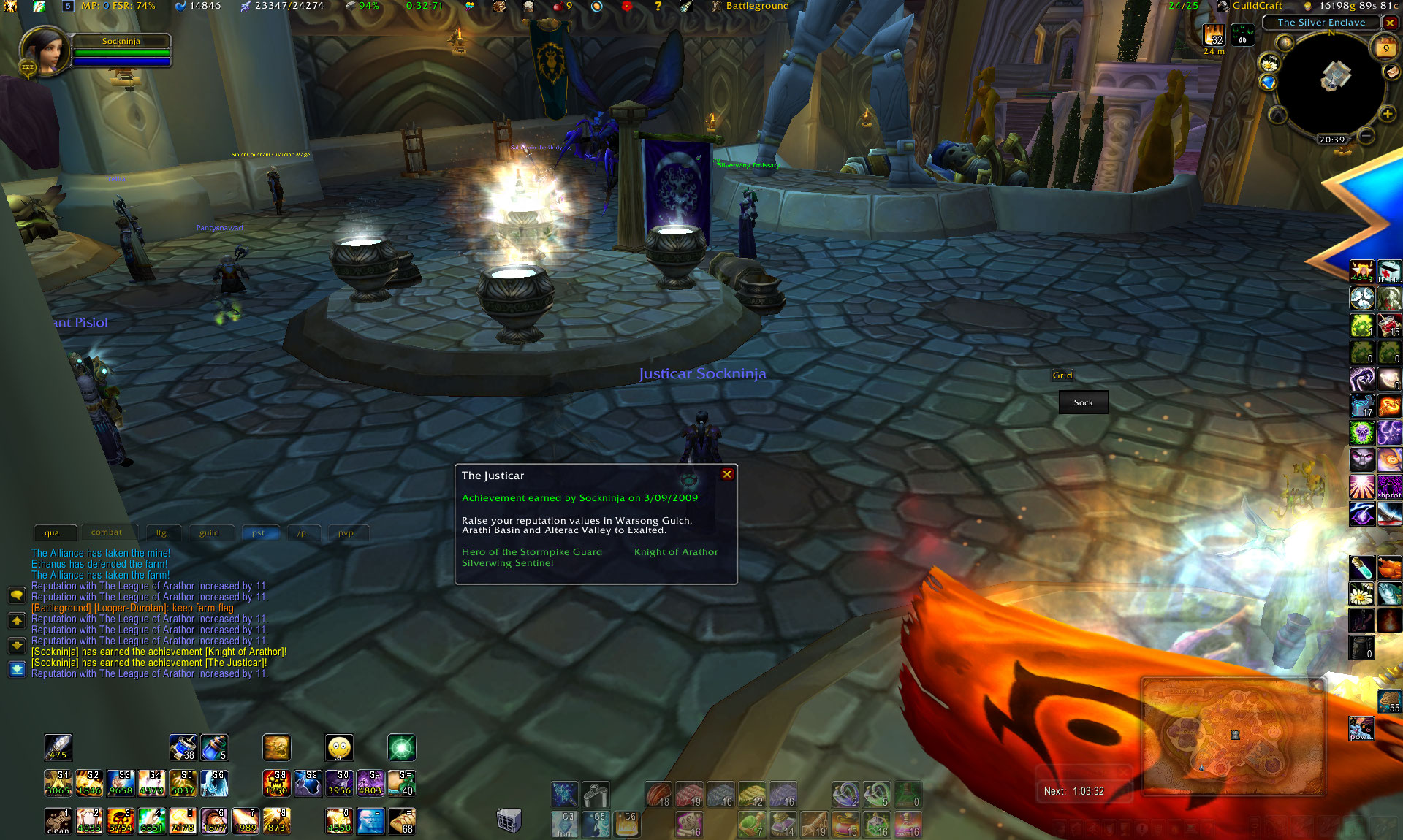1403x840 pixels.
Task: Click the Sockninja player portrait
Action: 44,51
